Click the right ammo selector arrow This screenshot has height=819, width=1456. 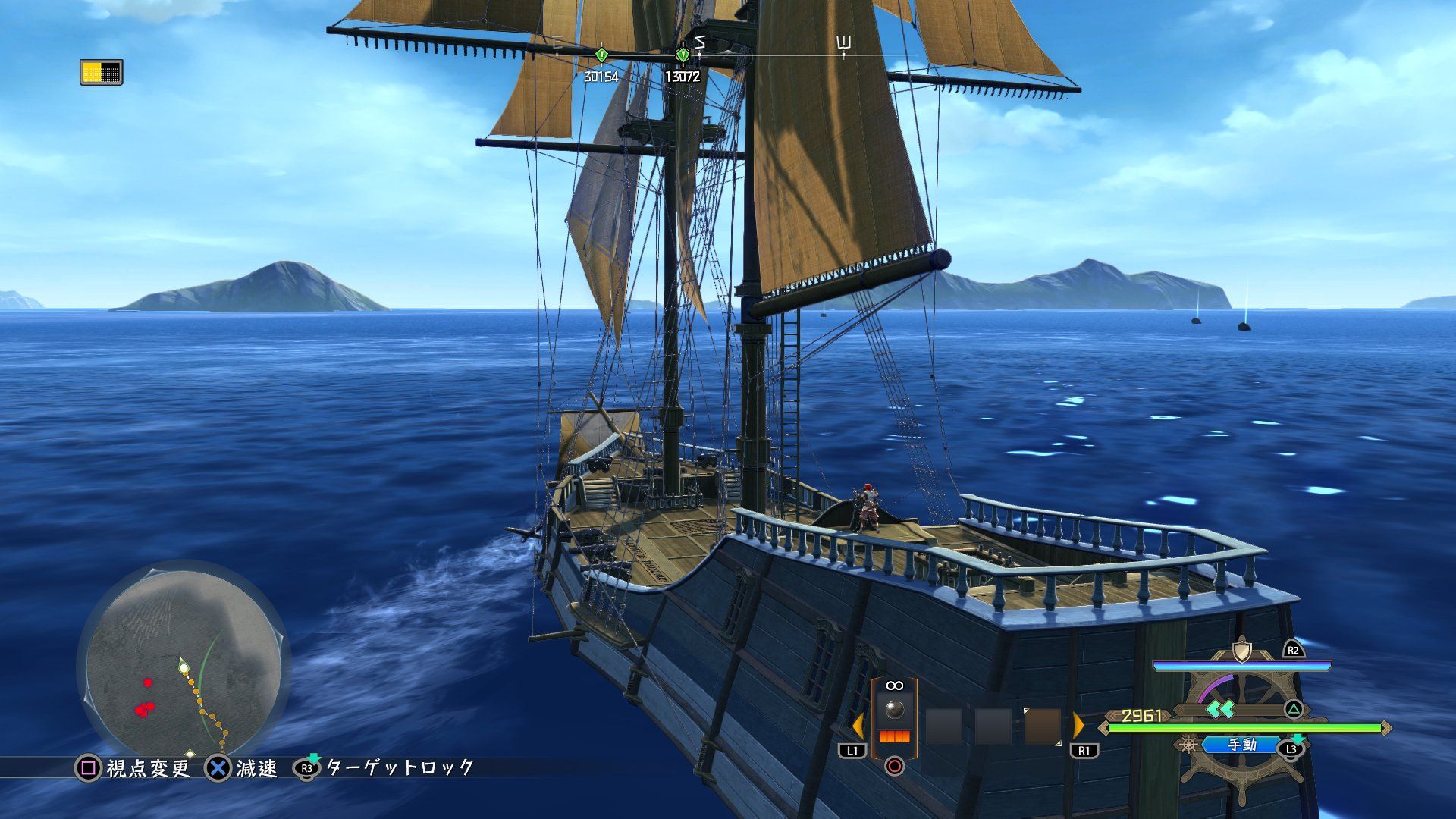[1078, 726]
